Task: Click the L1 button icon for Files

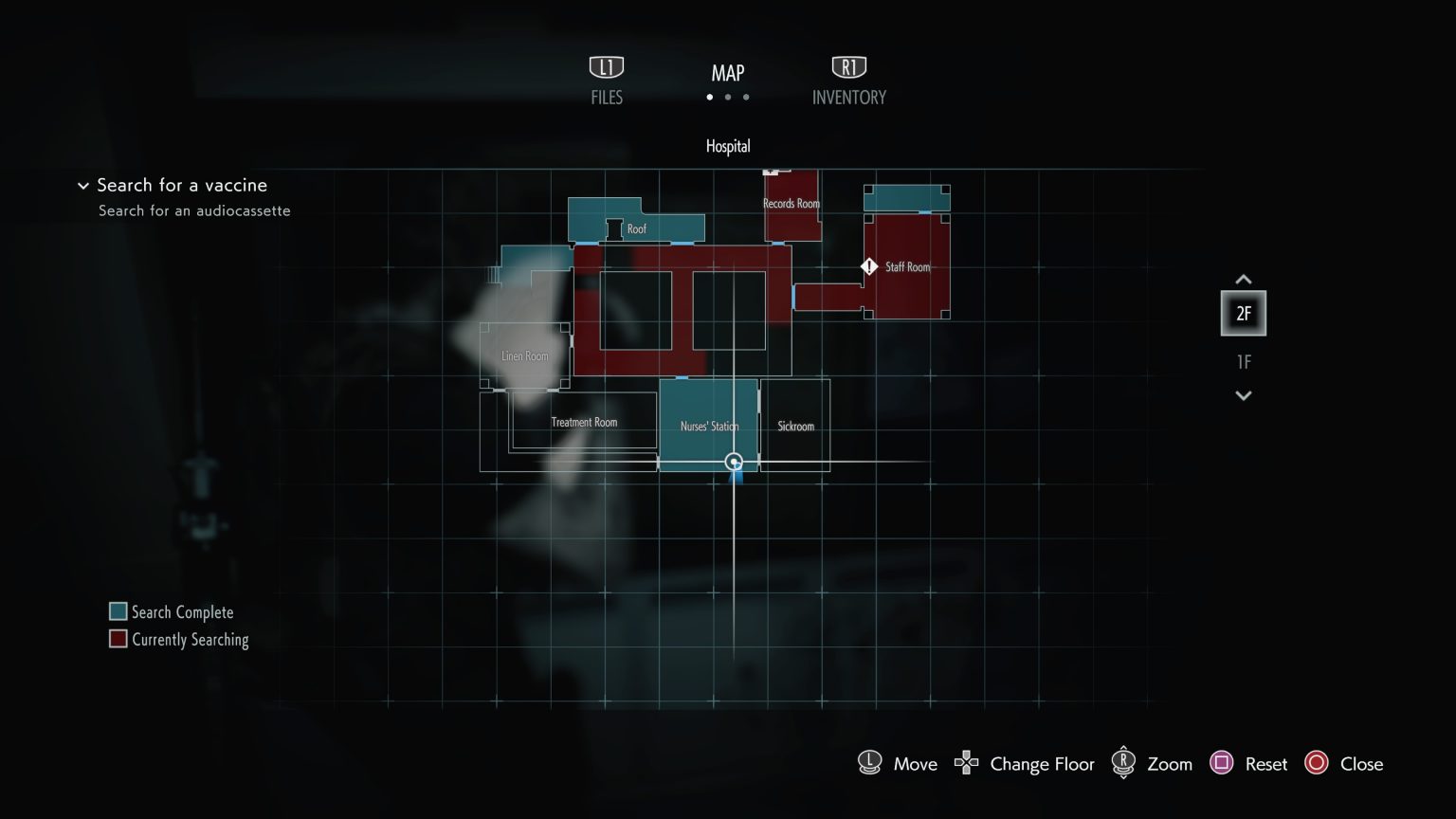Action: click(606, 66)
